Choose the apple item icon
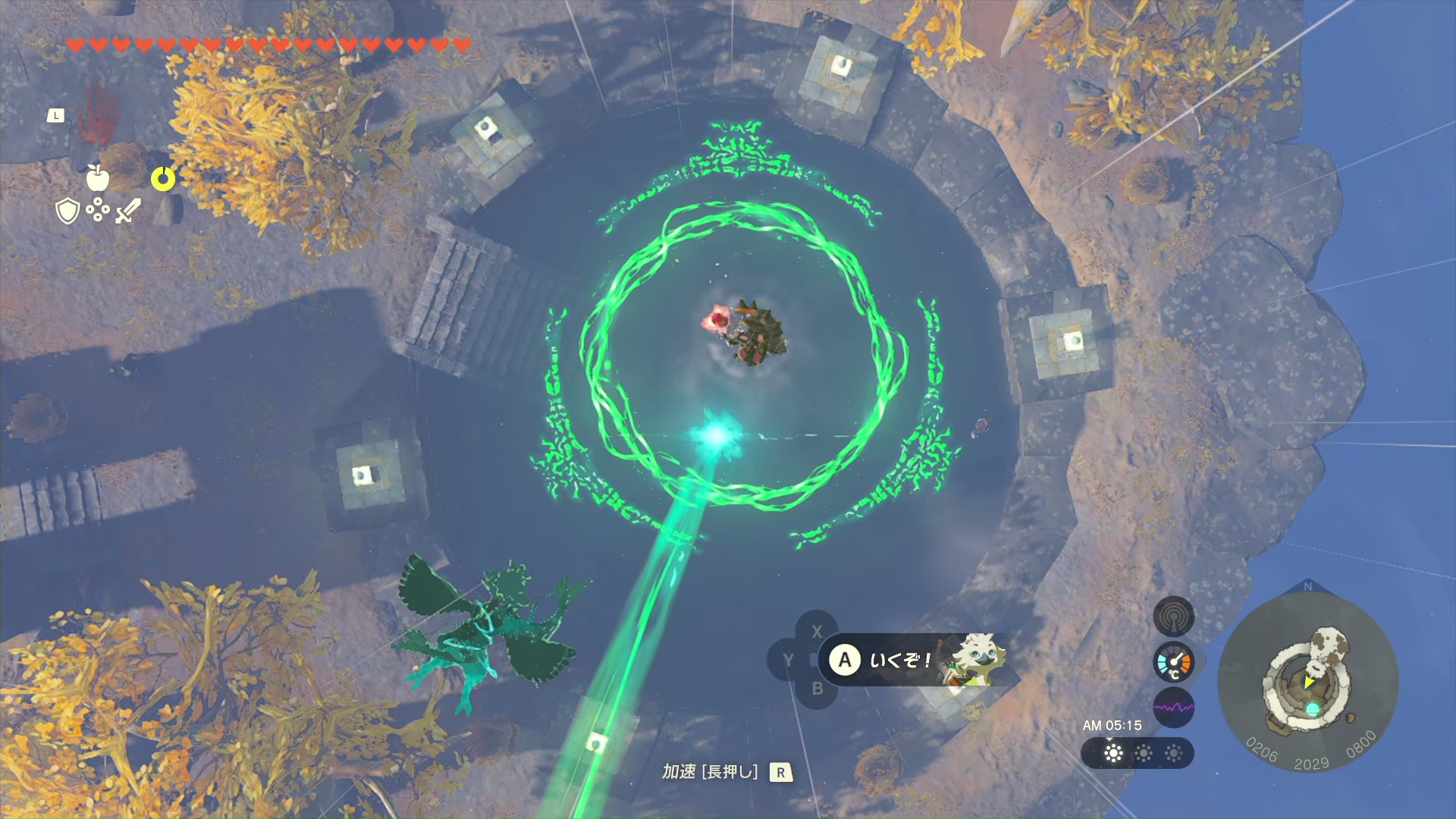1456x819 pixels. click(97, 177)
